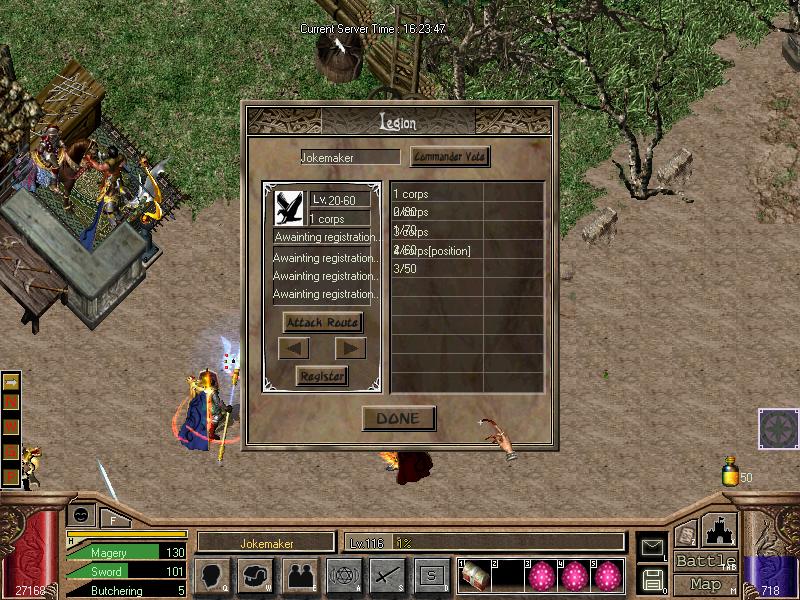Click the Commander Vote button
This screenshot has width=800, height=600.
[450, 157]
